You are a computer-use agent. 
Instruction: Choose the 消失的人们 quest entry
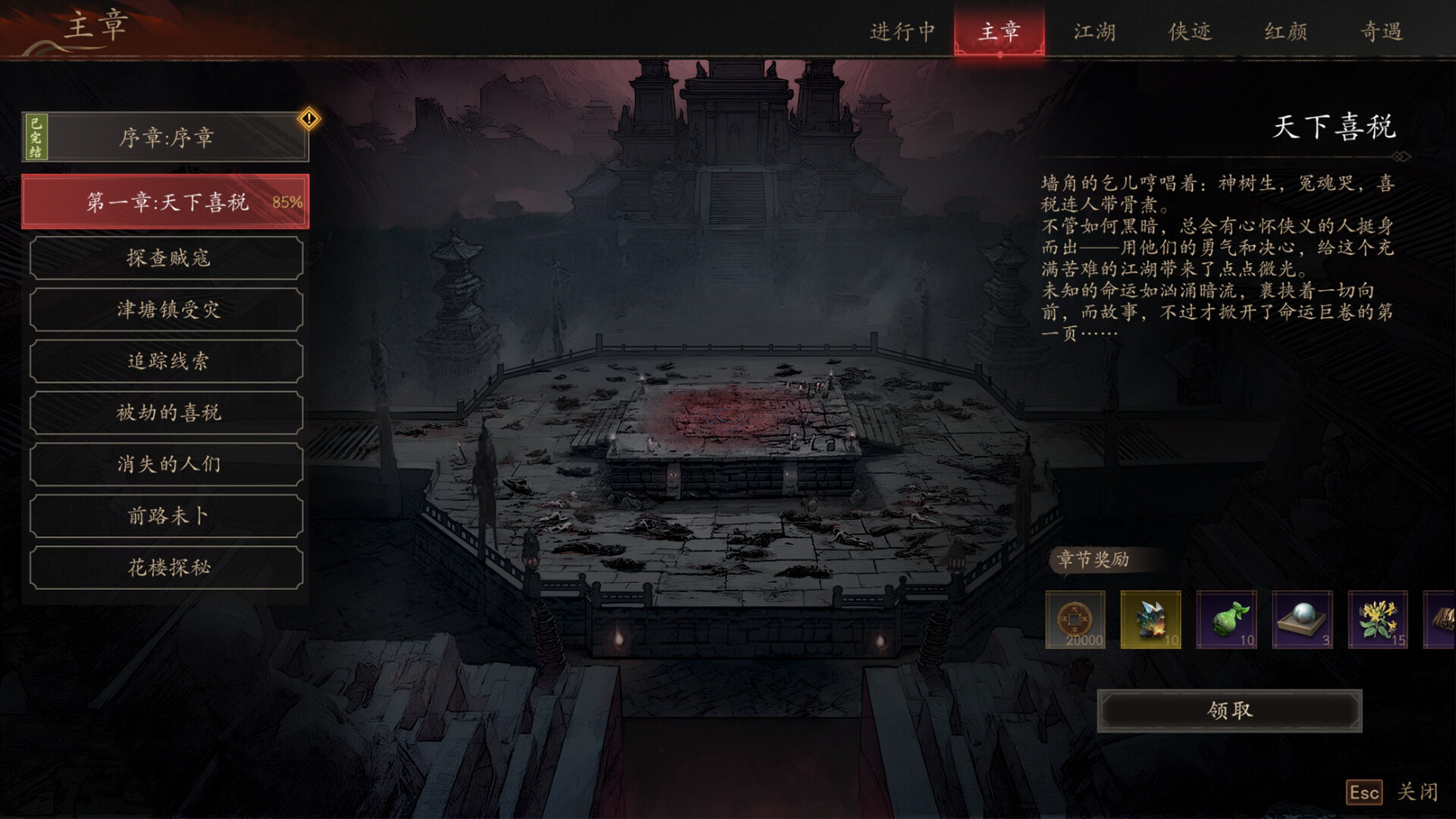pos(167,464)
